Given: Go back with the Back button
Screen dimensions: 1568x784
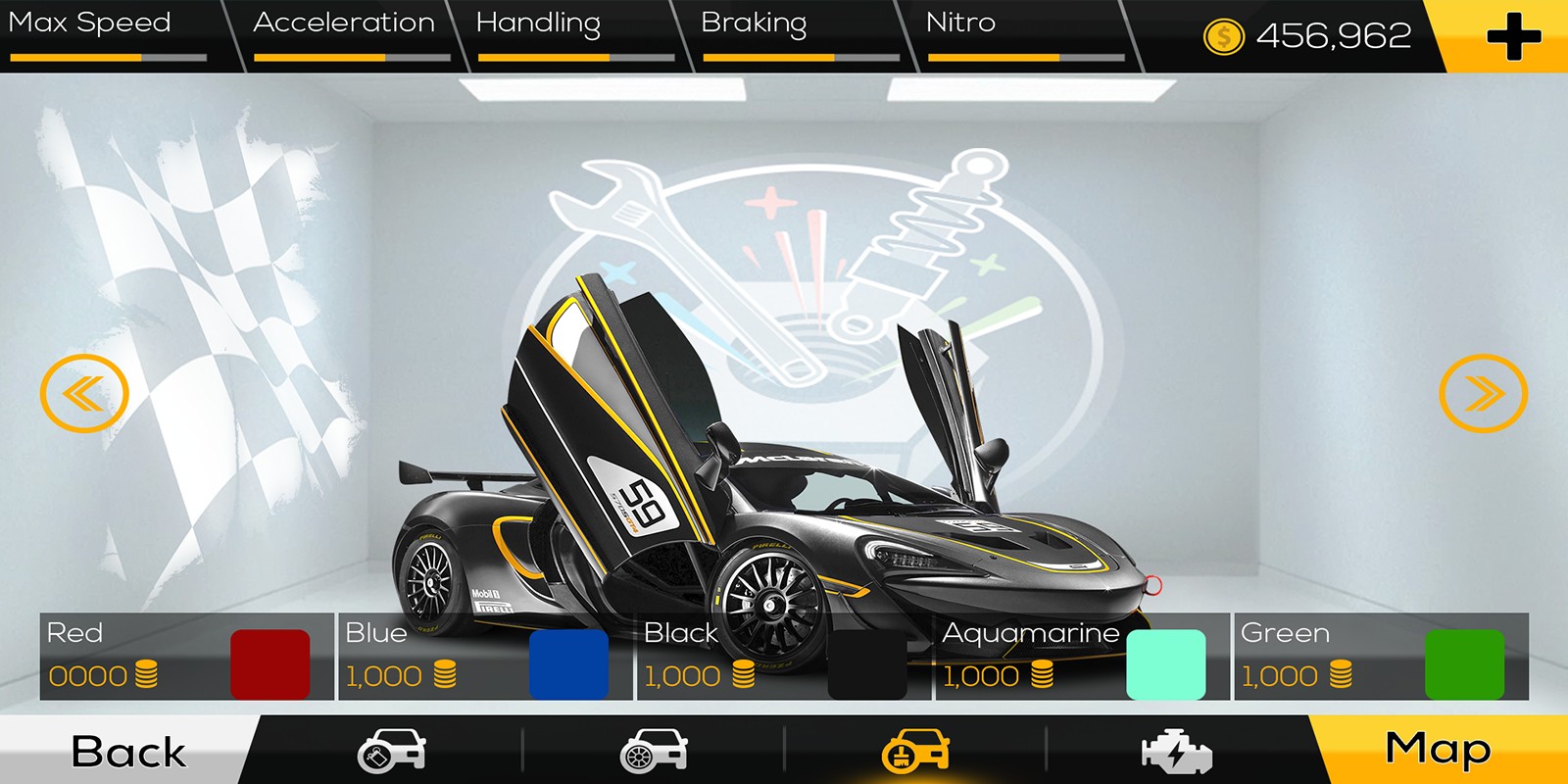Looking at the screenshot, I should click(x=127, y=752).
